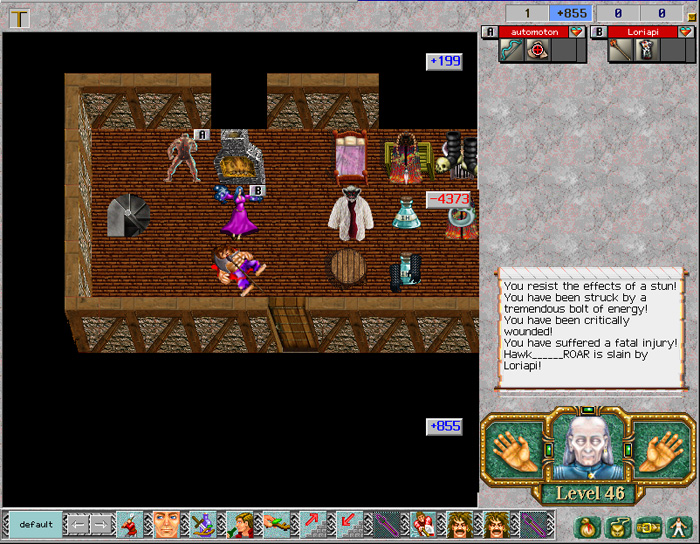Select the Loriapi target nameplate
Image resolution: width=700 pixels, height=544 pixels.
(x=641, y=32)
